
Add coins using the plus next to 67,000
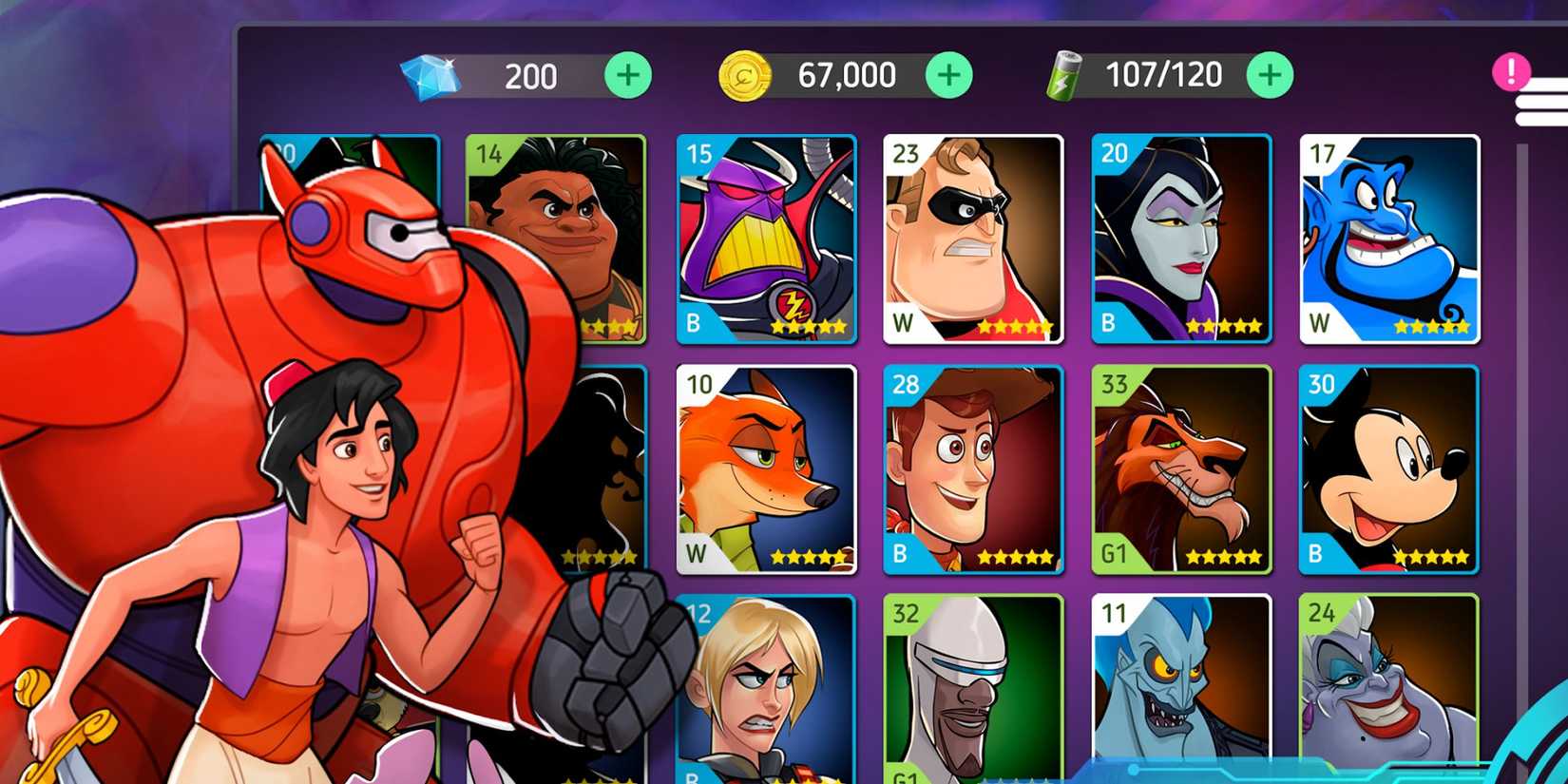(947, 74)
